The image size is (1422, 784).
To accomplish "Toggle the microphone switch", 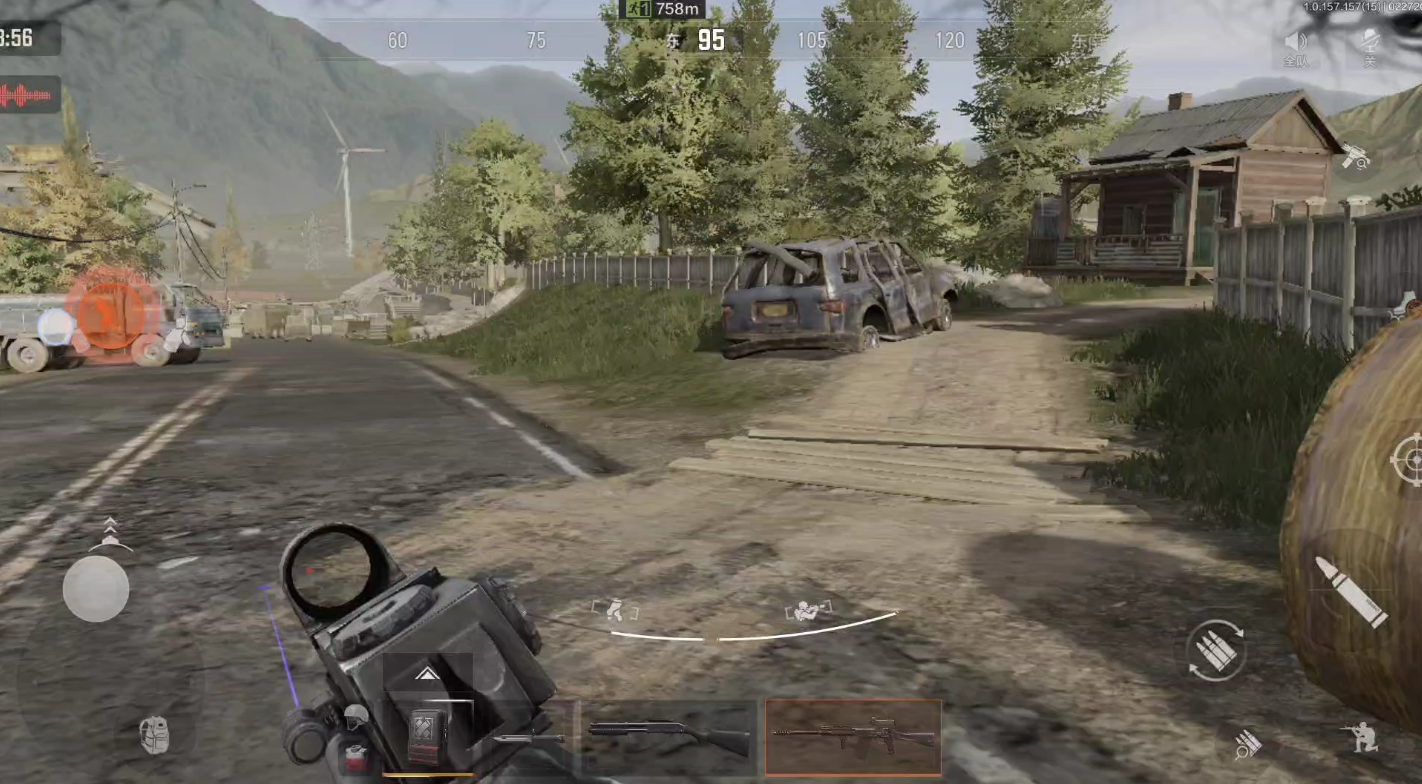I will coord(1371,46).
